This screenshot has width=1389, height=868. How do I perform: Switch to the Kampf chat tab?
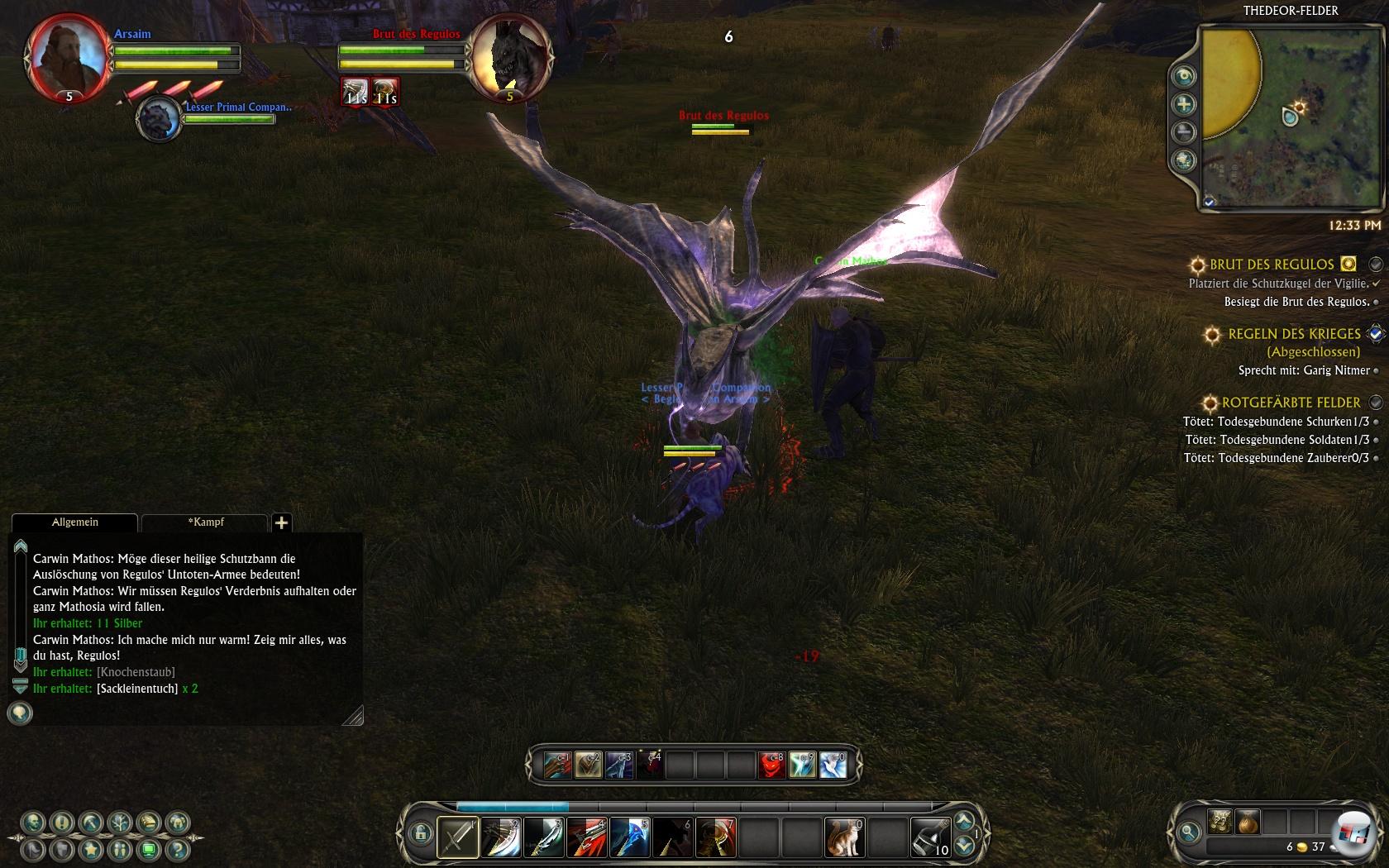(x=205, y=522)
